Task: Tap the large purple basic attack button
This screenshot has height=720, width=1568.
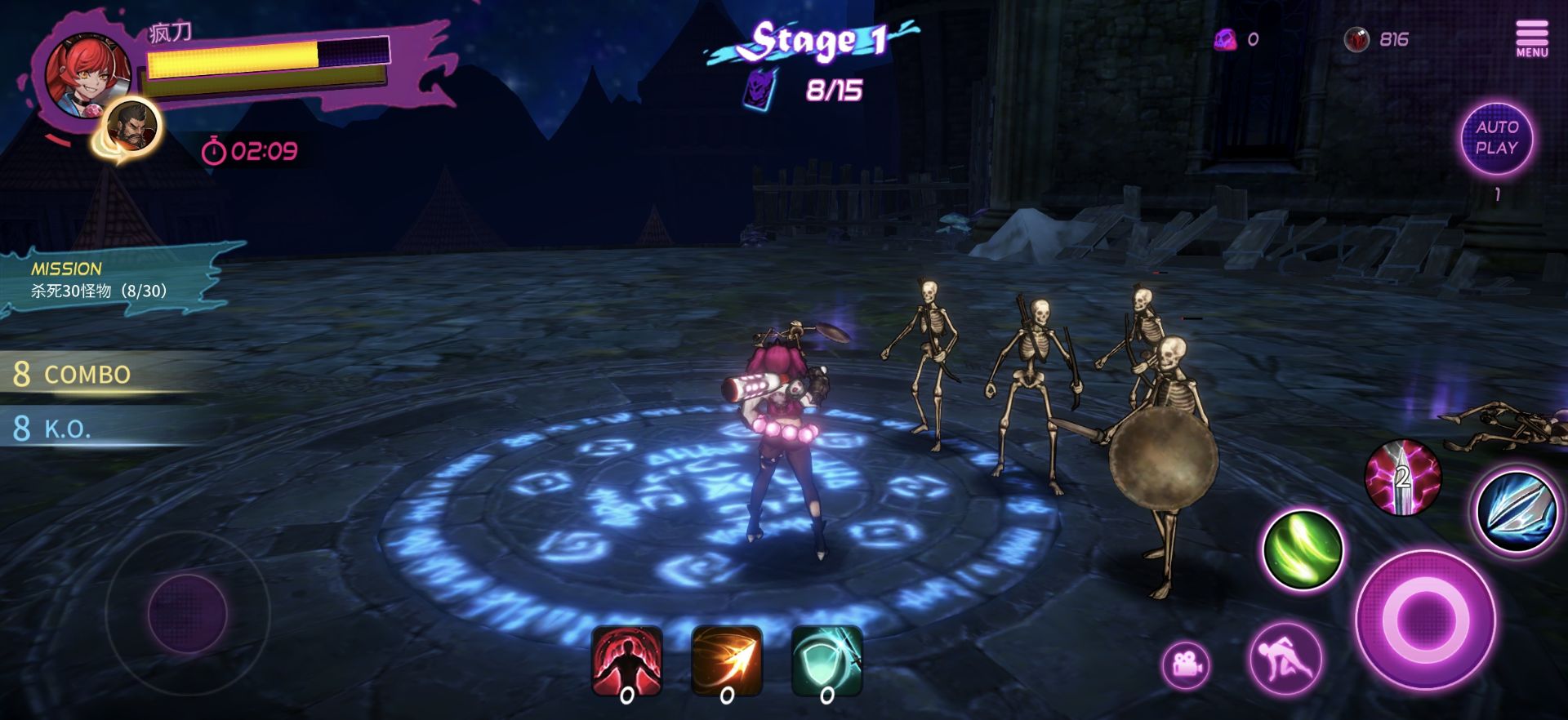Action: (x=1425, y=620)
